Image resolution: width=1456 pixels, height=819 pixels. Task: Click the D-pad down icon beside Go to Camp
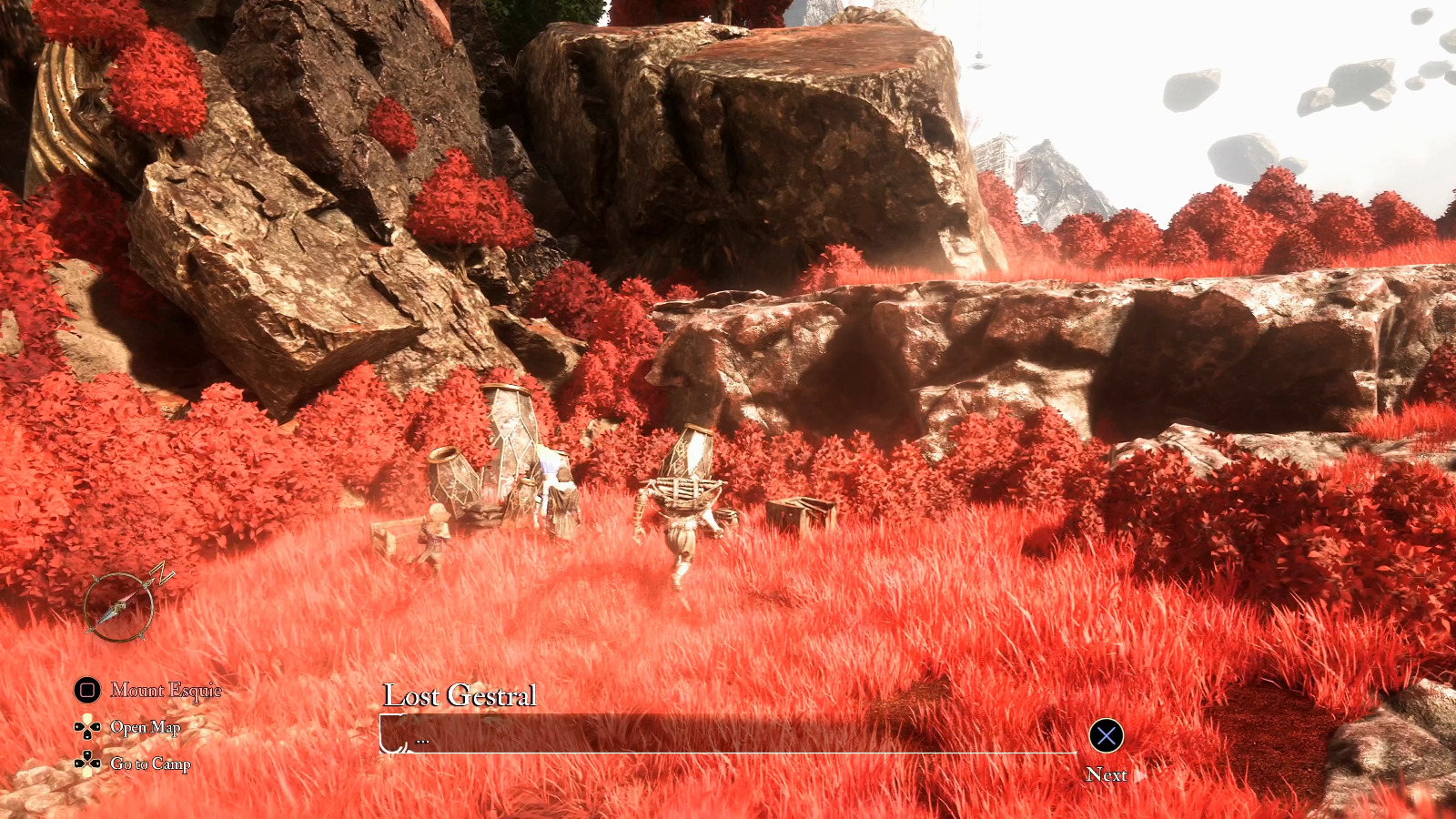[86, 765]
